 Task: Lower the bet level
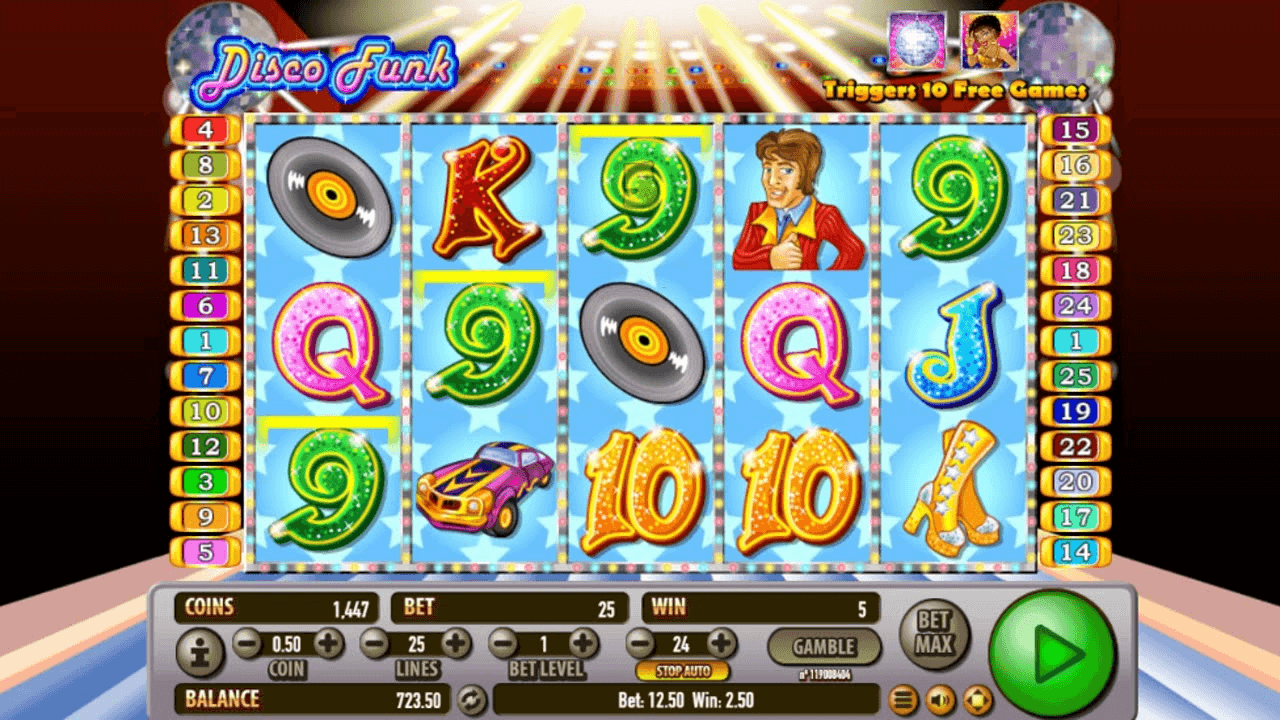503,643
